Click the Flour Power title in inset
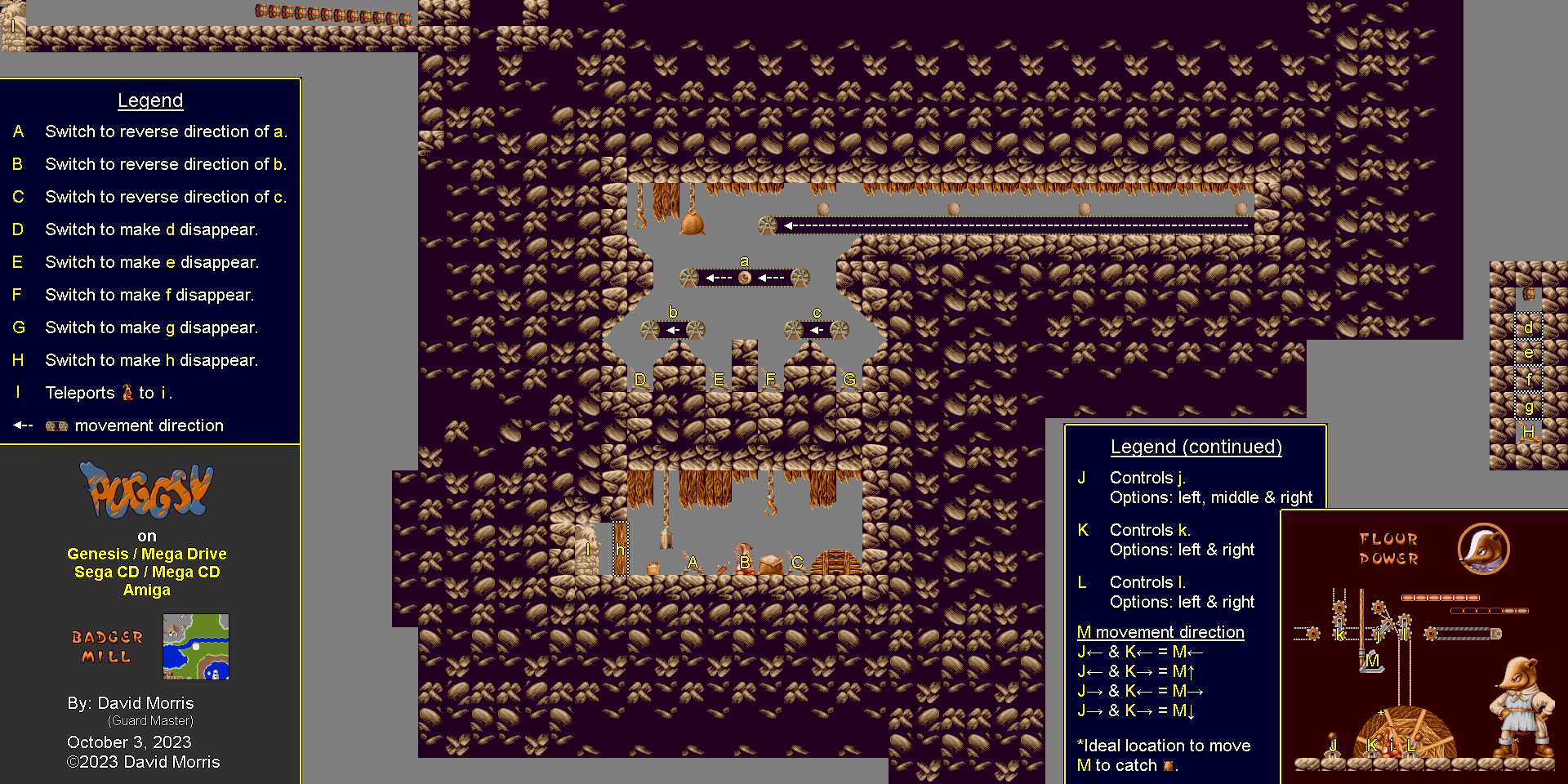This screenshot has height=784, width=1568. pyautogui.click(x=1388, y=549)
